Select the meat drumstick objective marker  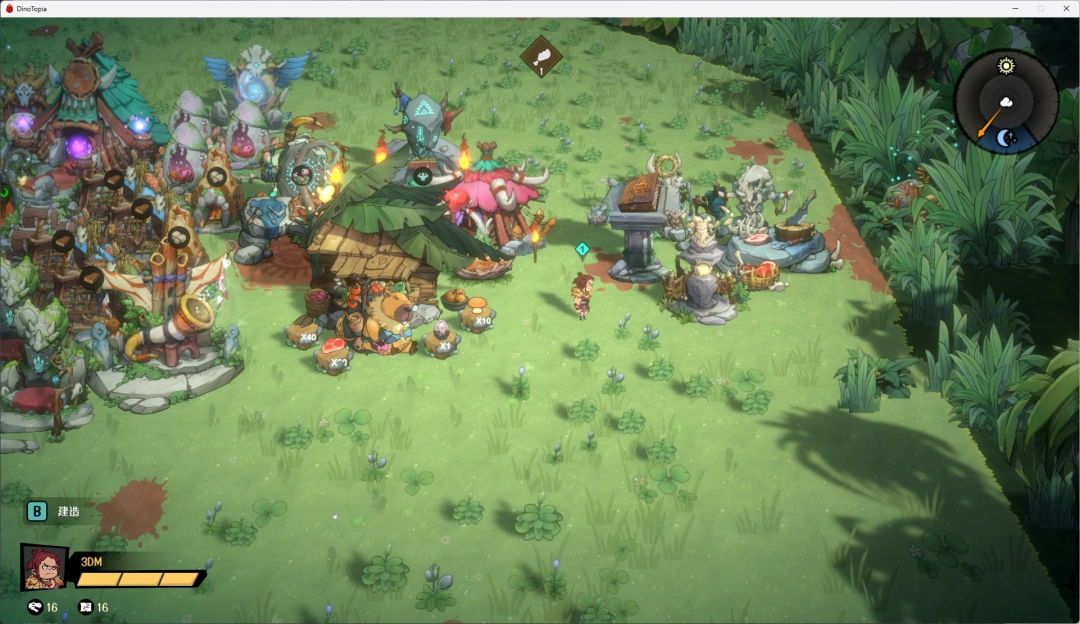pos(541,56)
